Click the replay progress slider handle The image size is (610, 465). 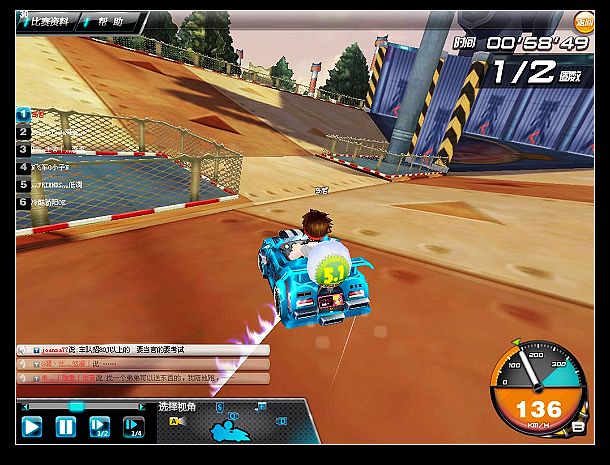[76, 406]
